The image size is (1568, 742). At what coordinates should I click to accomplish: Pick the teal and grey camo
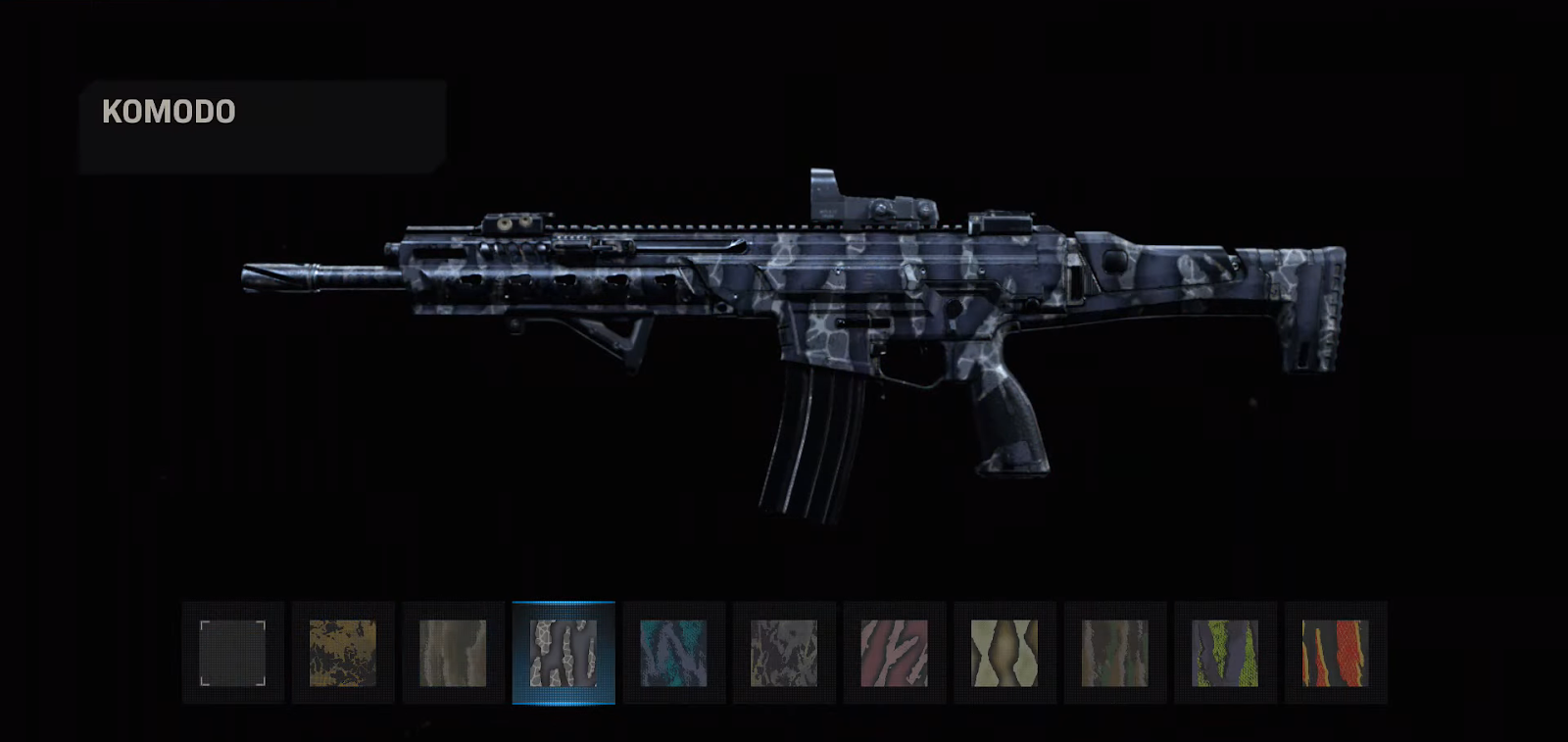click(x=673, y=653)
